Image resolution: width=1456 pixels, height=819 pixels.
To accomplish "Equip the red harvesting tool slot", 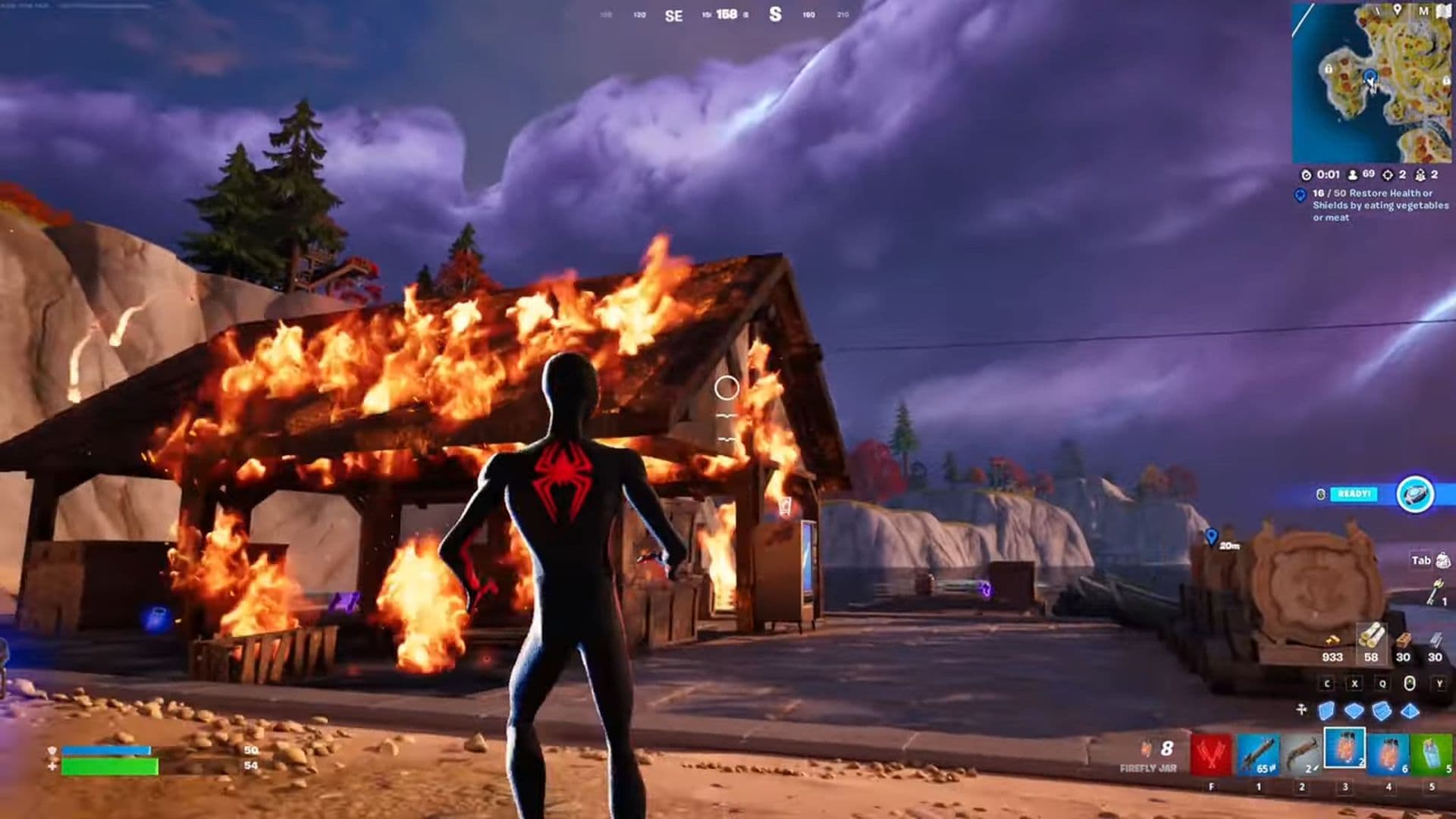I will click(1211, 754).
